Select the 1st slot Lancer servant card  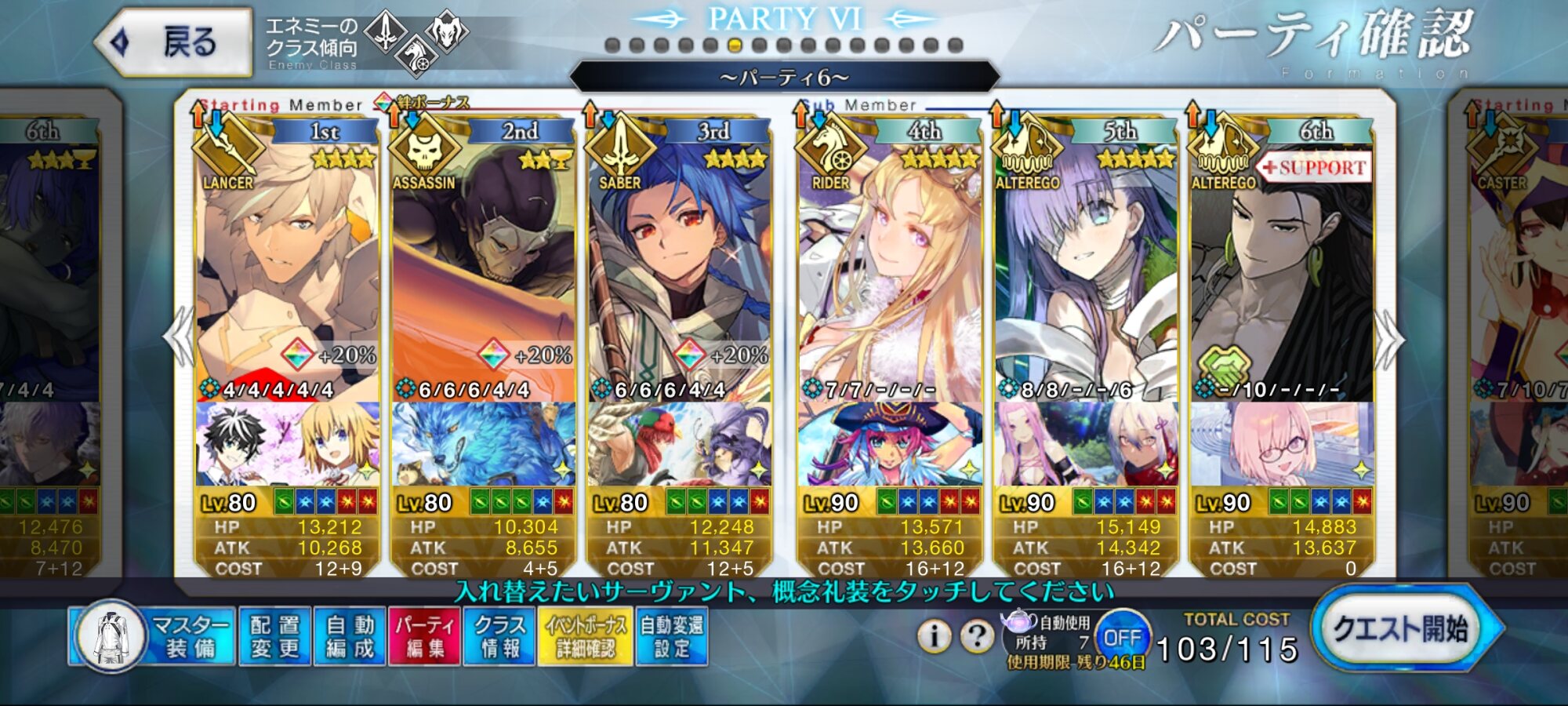coord(287,267)
